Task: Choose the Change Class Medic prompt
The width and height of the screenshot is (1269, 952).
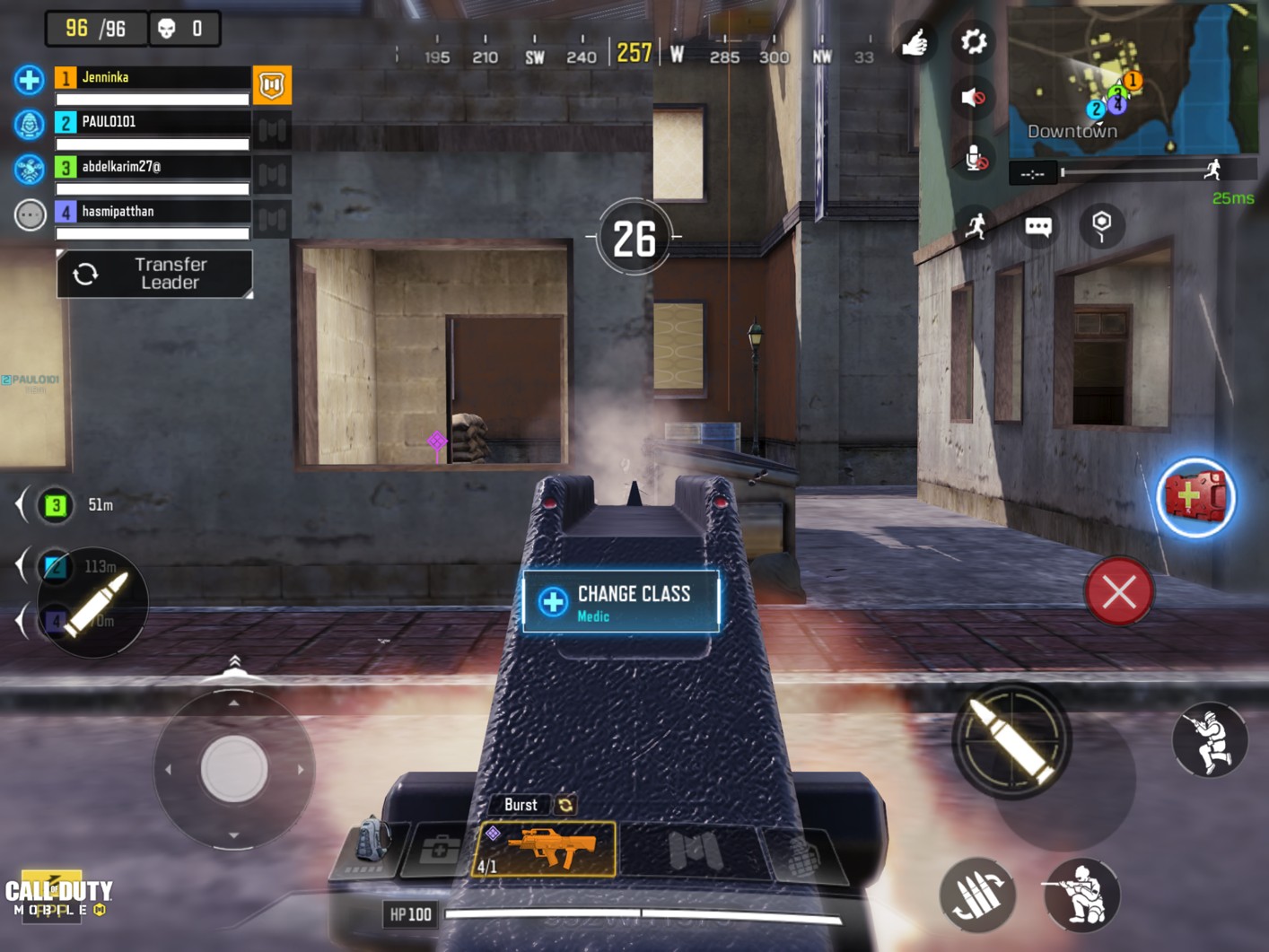Action: (x=621, y=602)
